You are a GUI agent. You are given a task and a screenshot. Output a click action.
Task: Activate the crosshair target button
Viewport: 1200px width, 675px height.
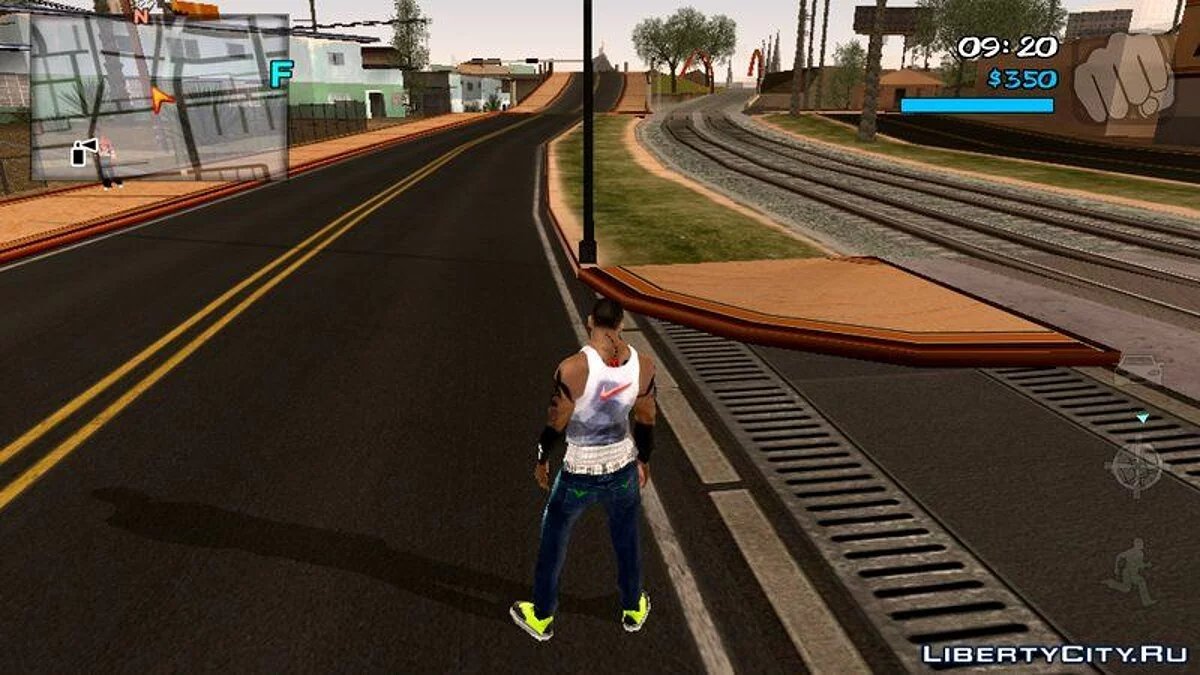tap(1137, 466)
